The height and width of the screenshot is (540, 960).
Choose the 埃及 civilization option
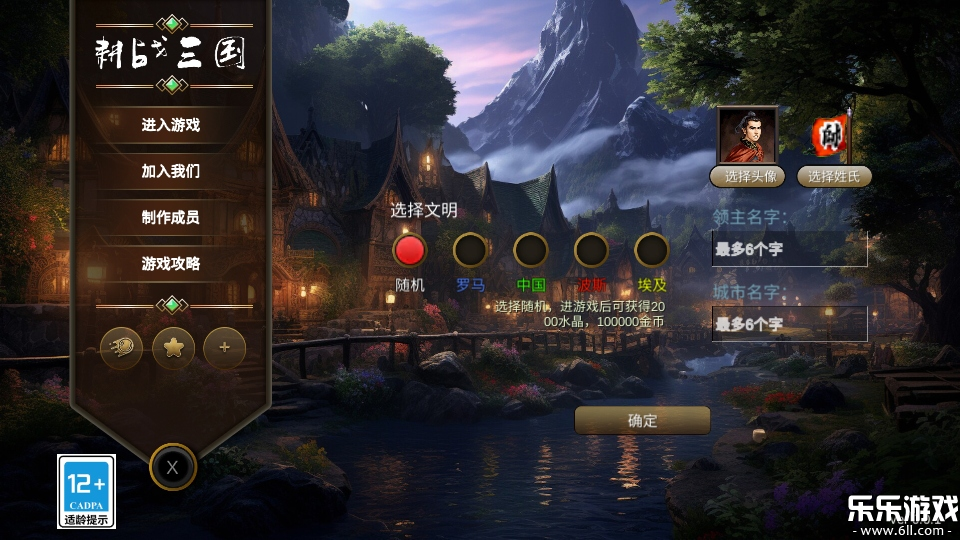pos(651,250)
